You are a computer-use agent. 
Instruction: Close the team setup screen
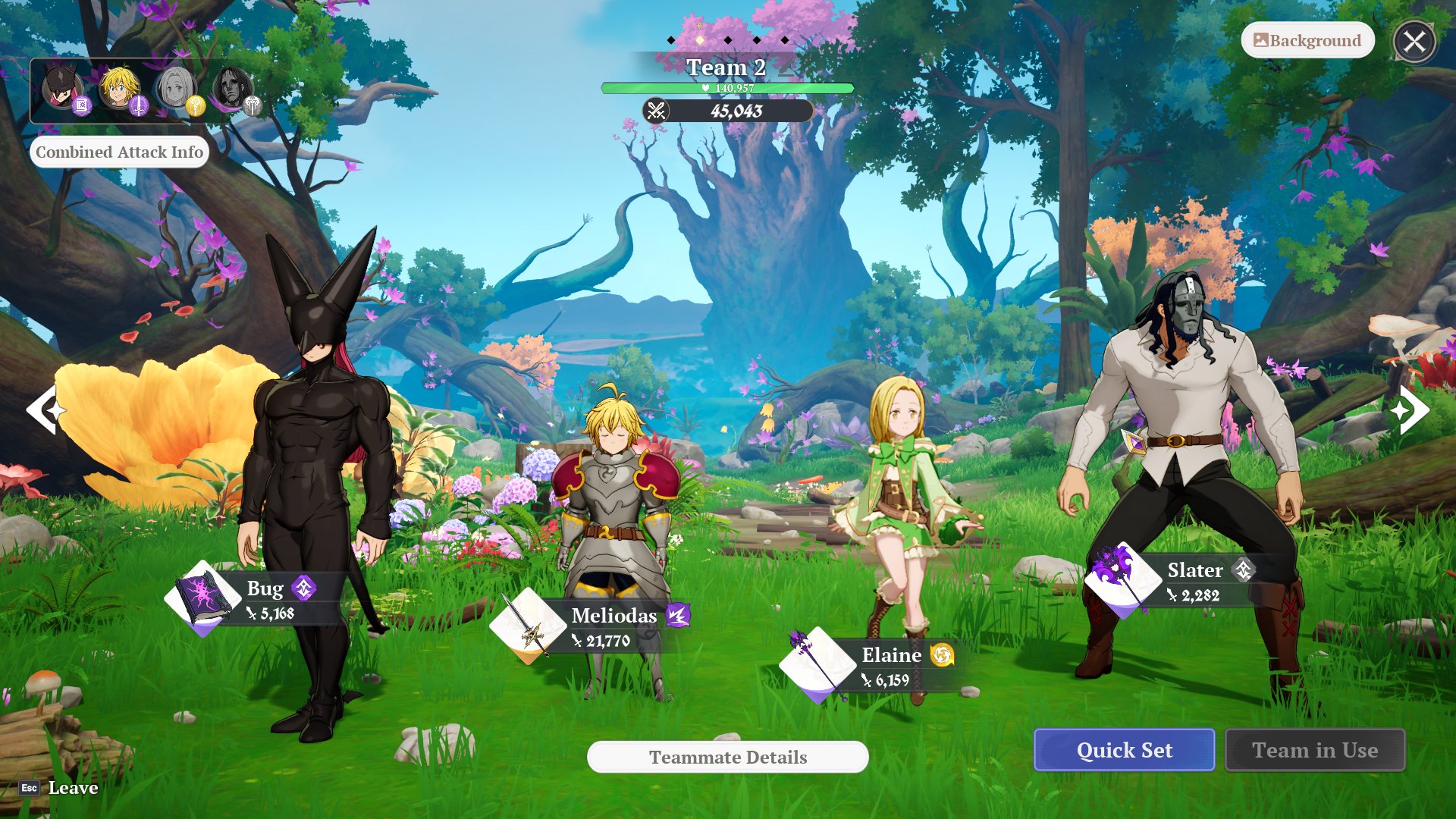(x=1414, y=42)
